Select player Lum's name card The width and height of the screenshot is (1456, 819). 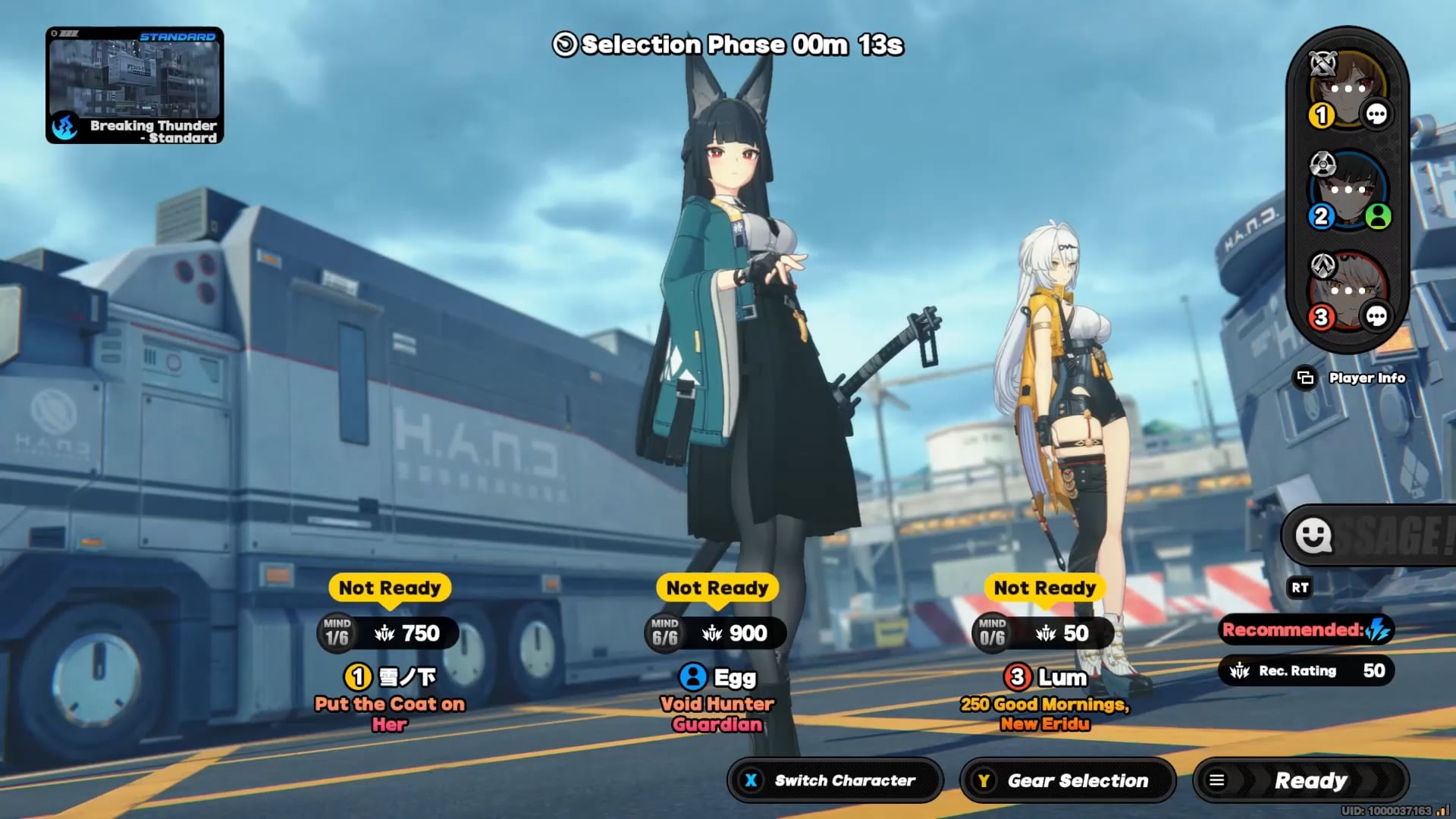(x=1045, y=676)
